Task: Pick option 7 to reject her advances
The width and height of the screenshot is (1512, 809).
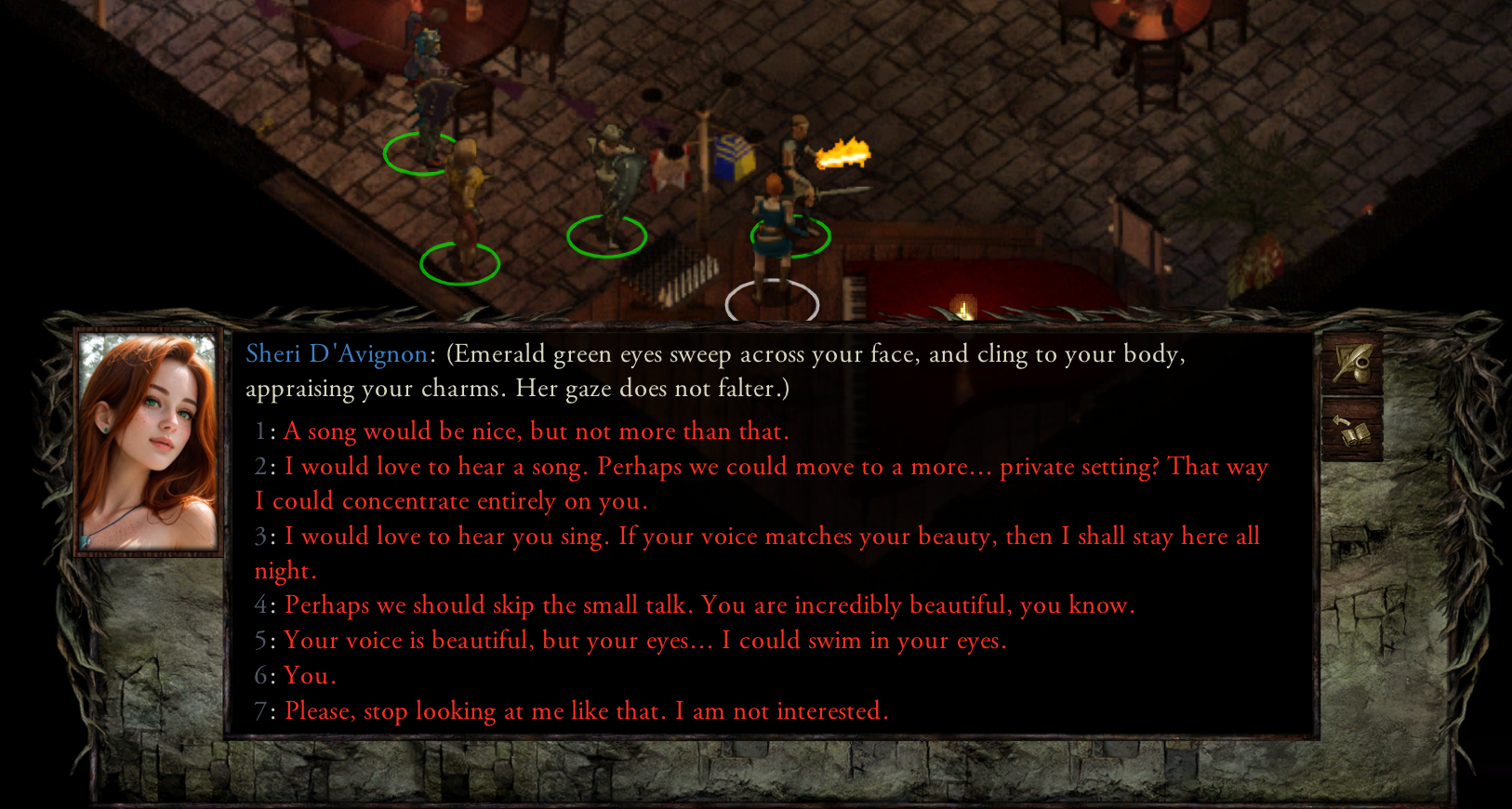Action: pos(586,710)
